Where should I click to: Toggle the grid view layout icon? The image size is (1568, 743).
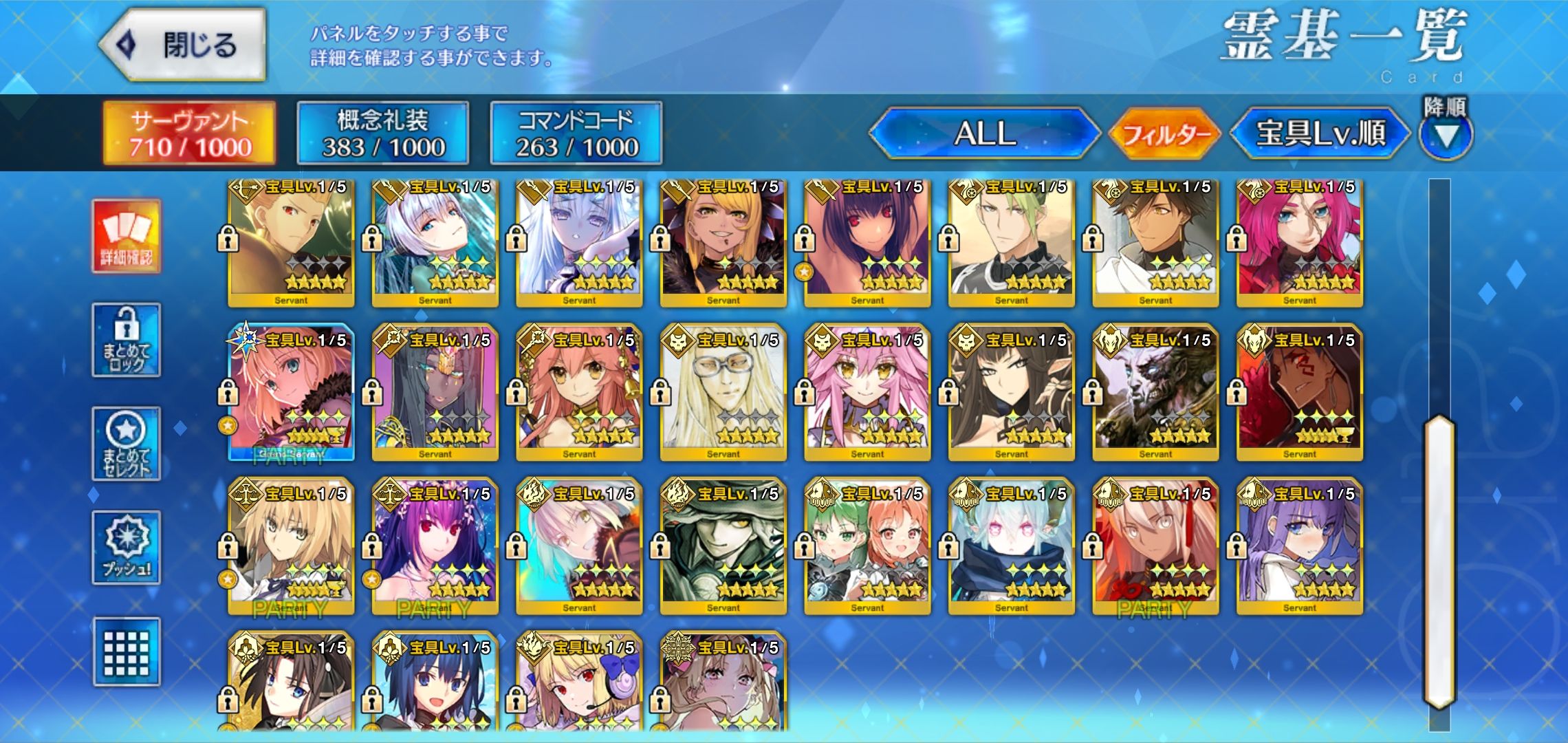[127, 652]
